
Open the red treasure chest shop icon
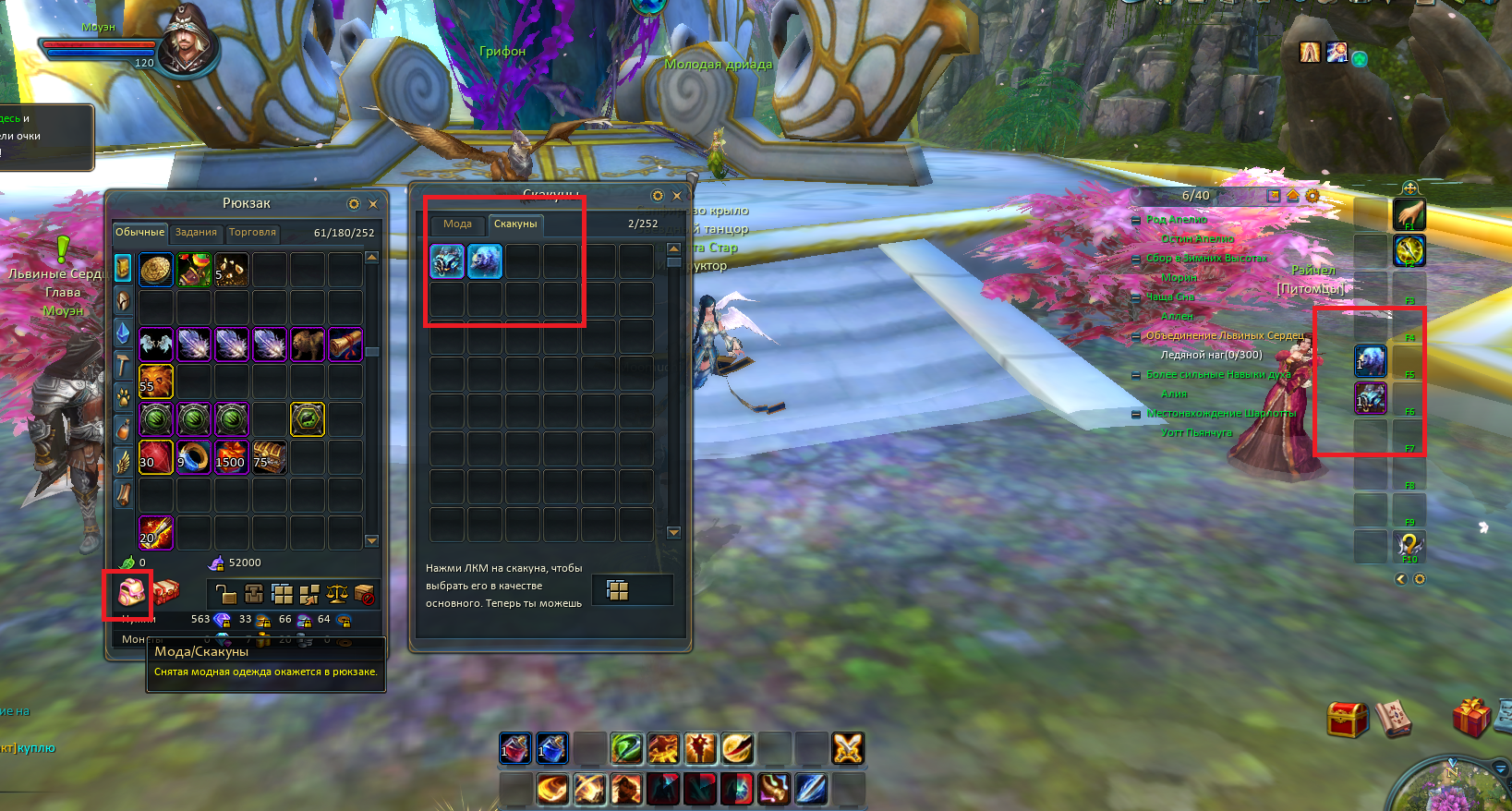tap(1347, 719)
